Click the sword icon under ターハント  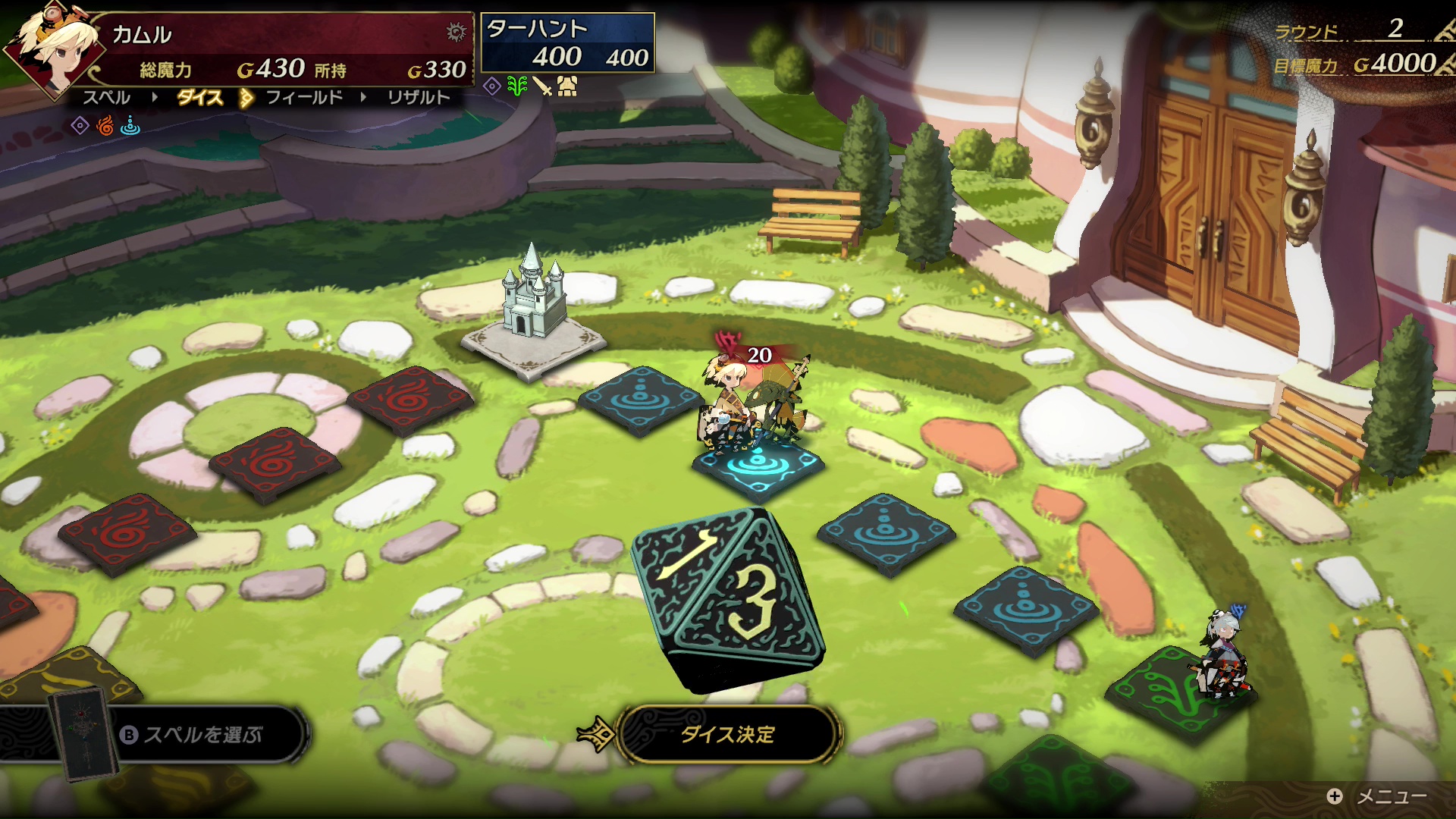(543, 86)
